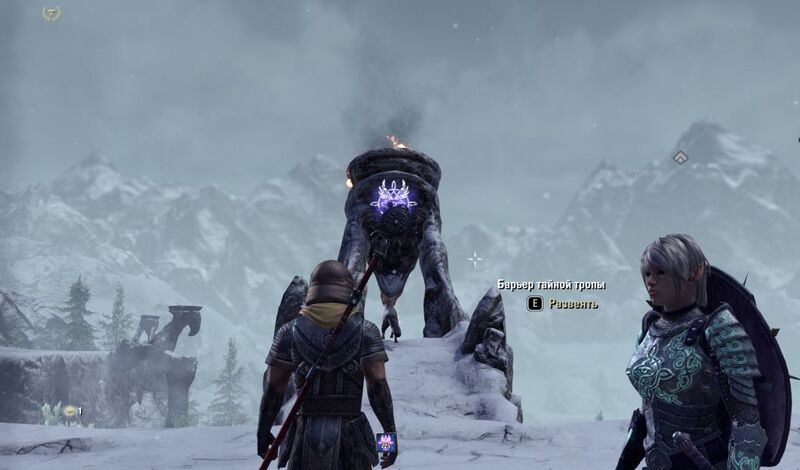Click the purple glowing card icon
This screenshot has height=470, width=800.
pos(386,443)
